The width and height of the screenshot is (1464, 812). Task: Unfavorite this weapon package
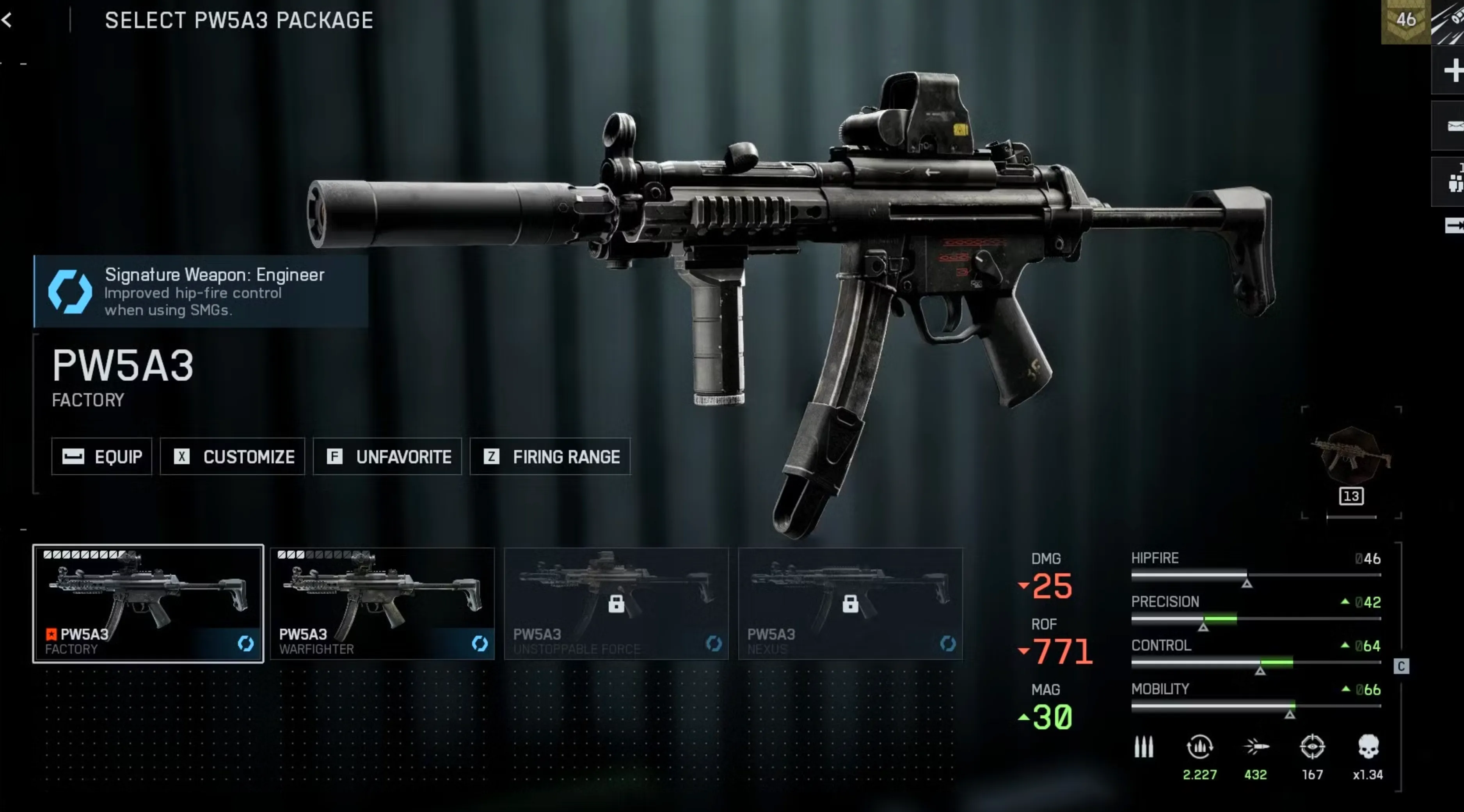387,456
